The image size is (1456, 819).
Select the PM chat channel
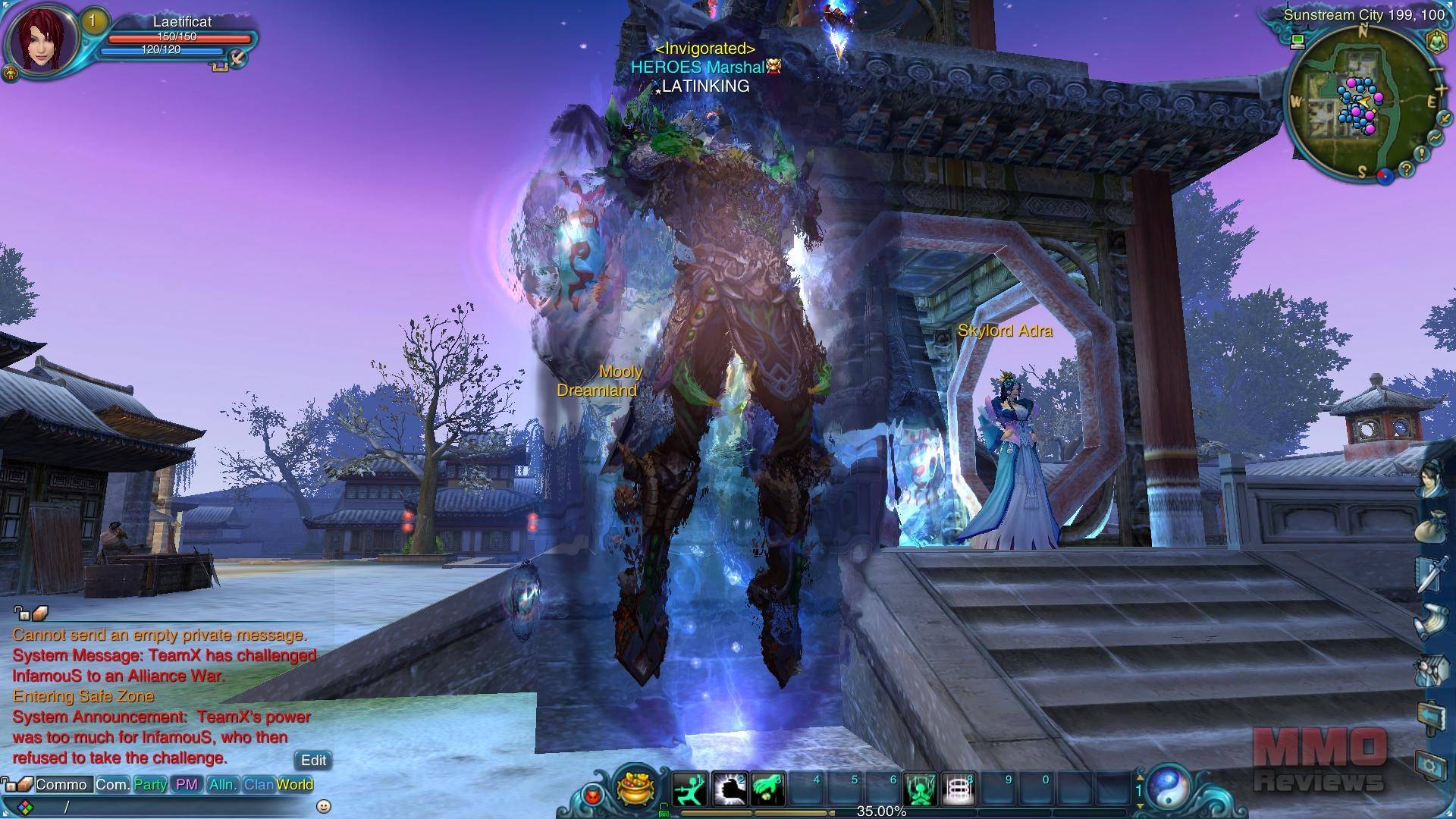(187, 785)
